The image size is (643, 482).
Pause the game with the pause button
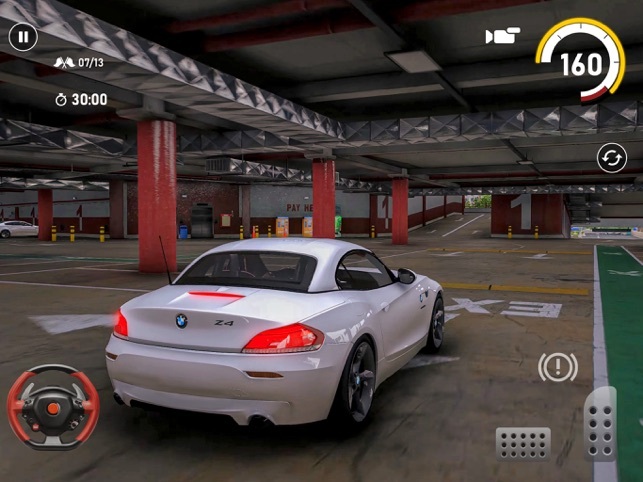coord(23,38)
